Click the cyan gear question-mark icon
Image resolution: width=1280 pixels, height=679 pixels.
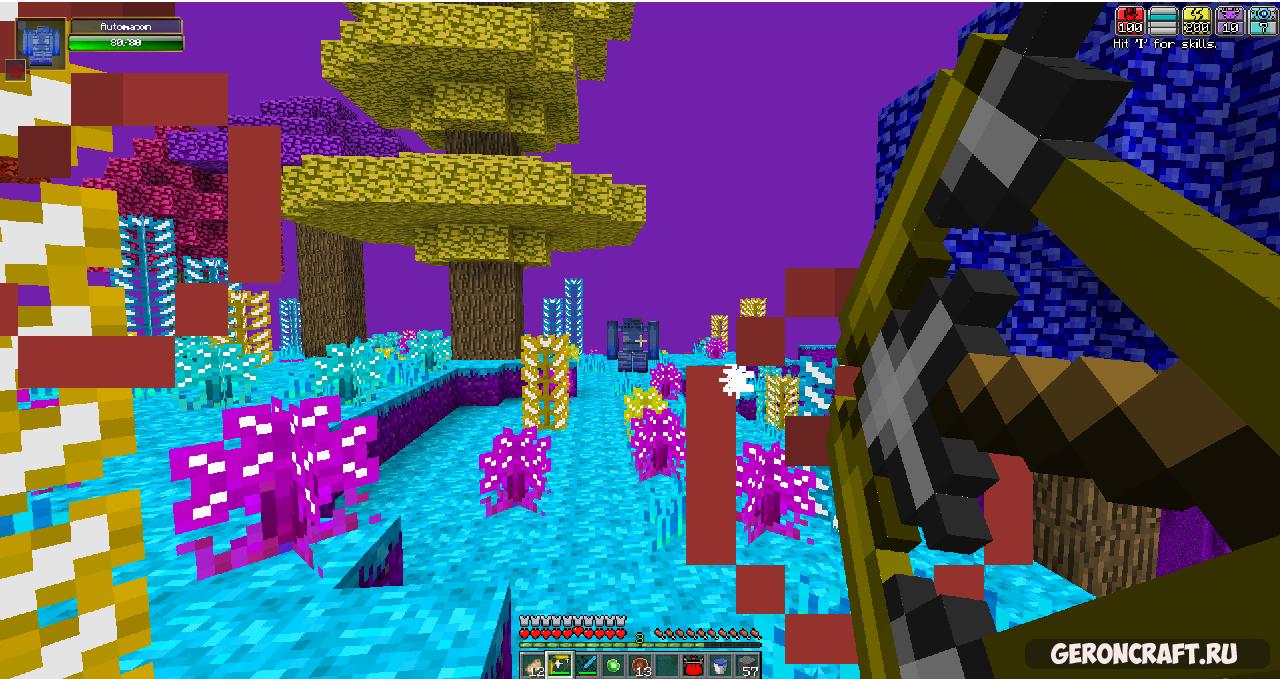coord(1261,20)
